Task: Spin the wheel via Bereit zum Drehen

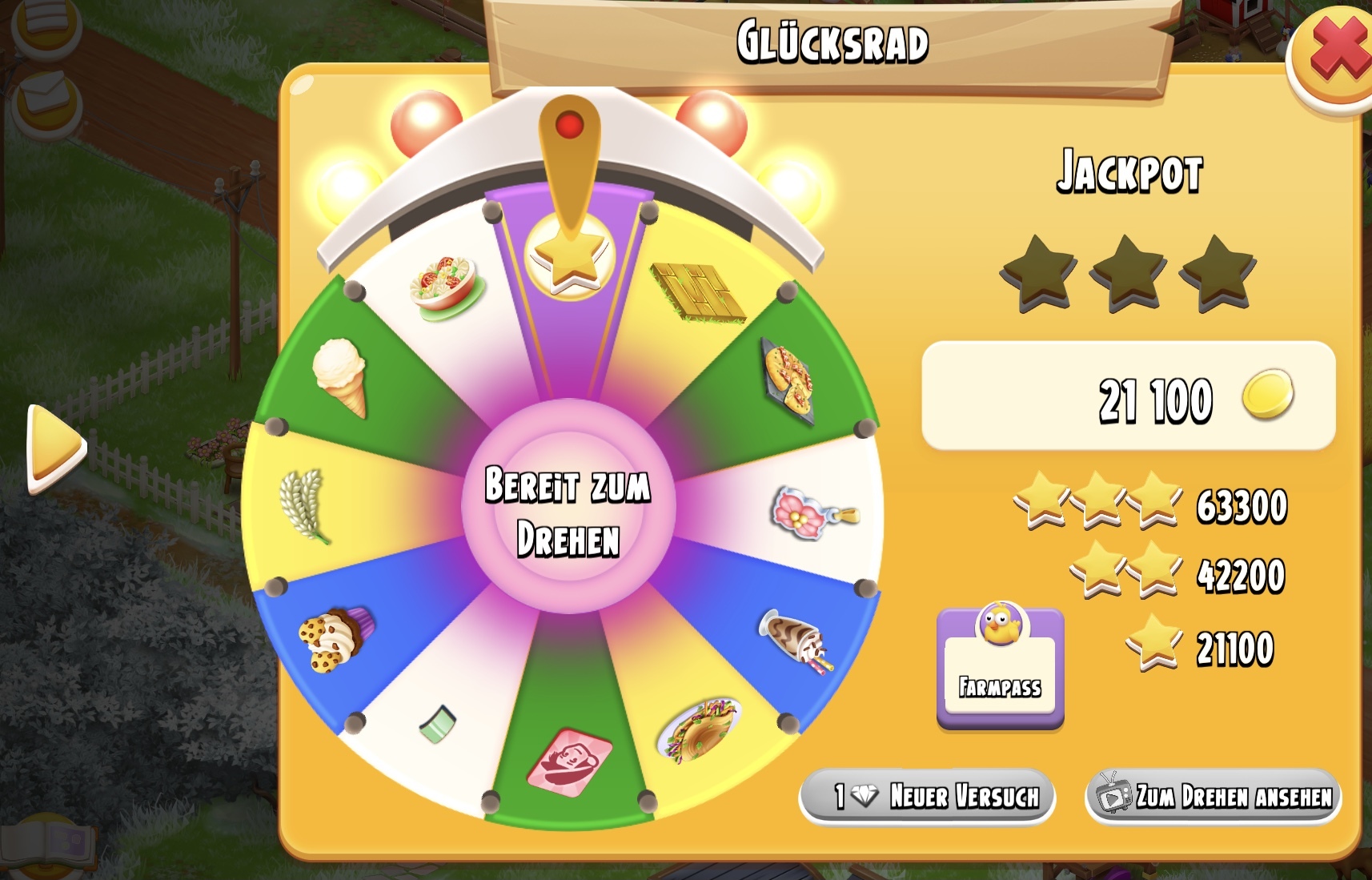Action: [x=568, y=508]
